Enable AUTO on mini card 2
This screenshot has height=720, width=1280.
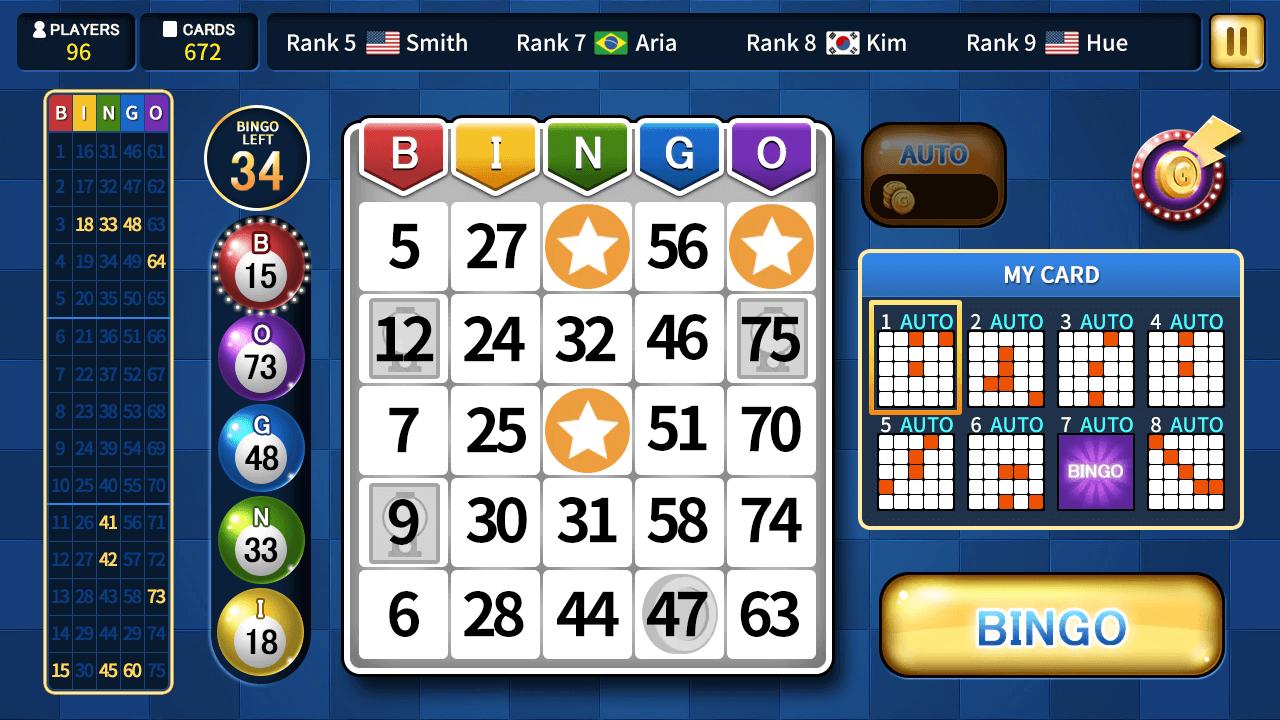pos(1017,322)
